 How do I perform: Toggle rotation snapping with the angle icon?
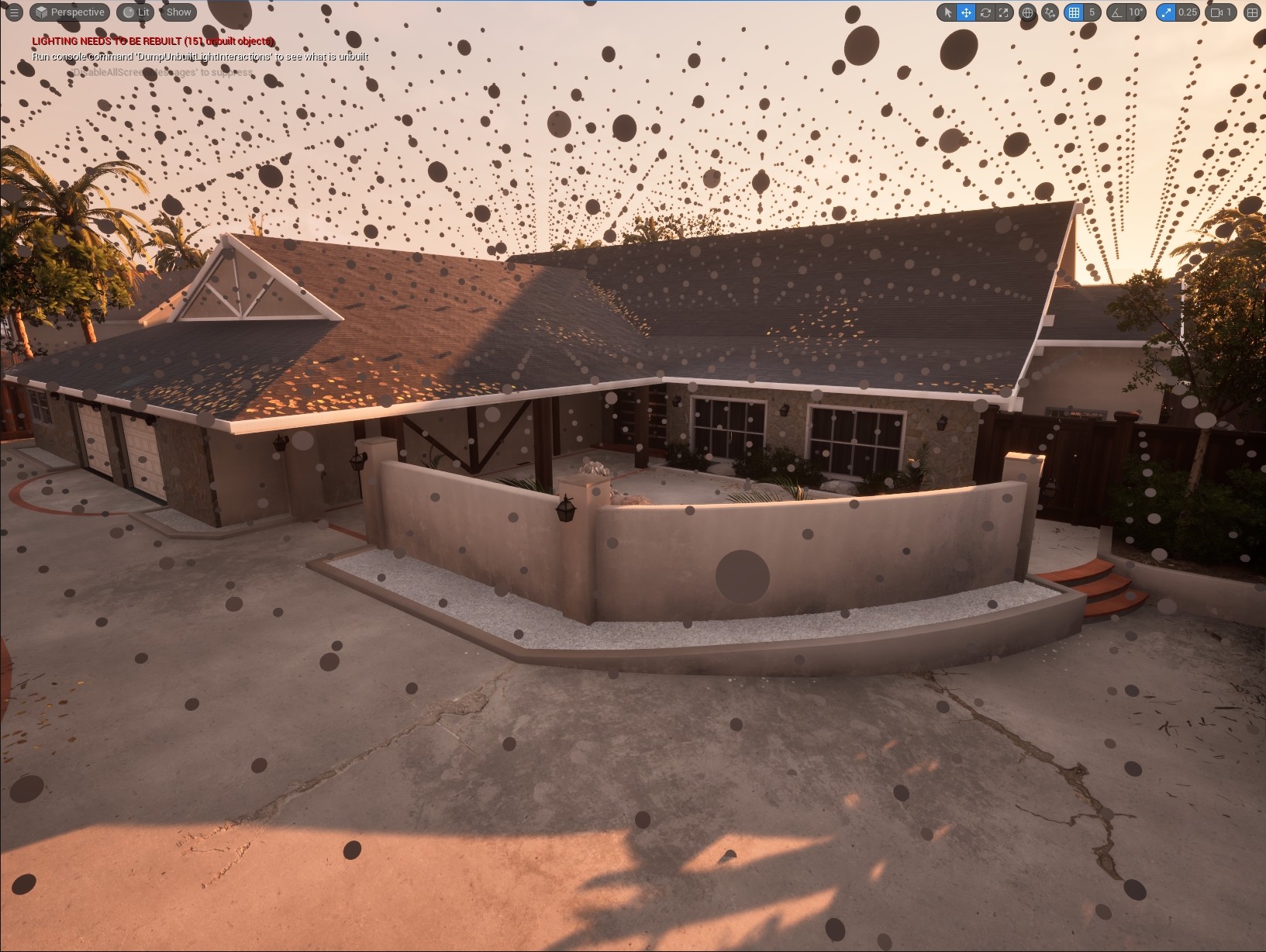(1114, 12)
